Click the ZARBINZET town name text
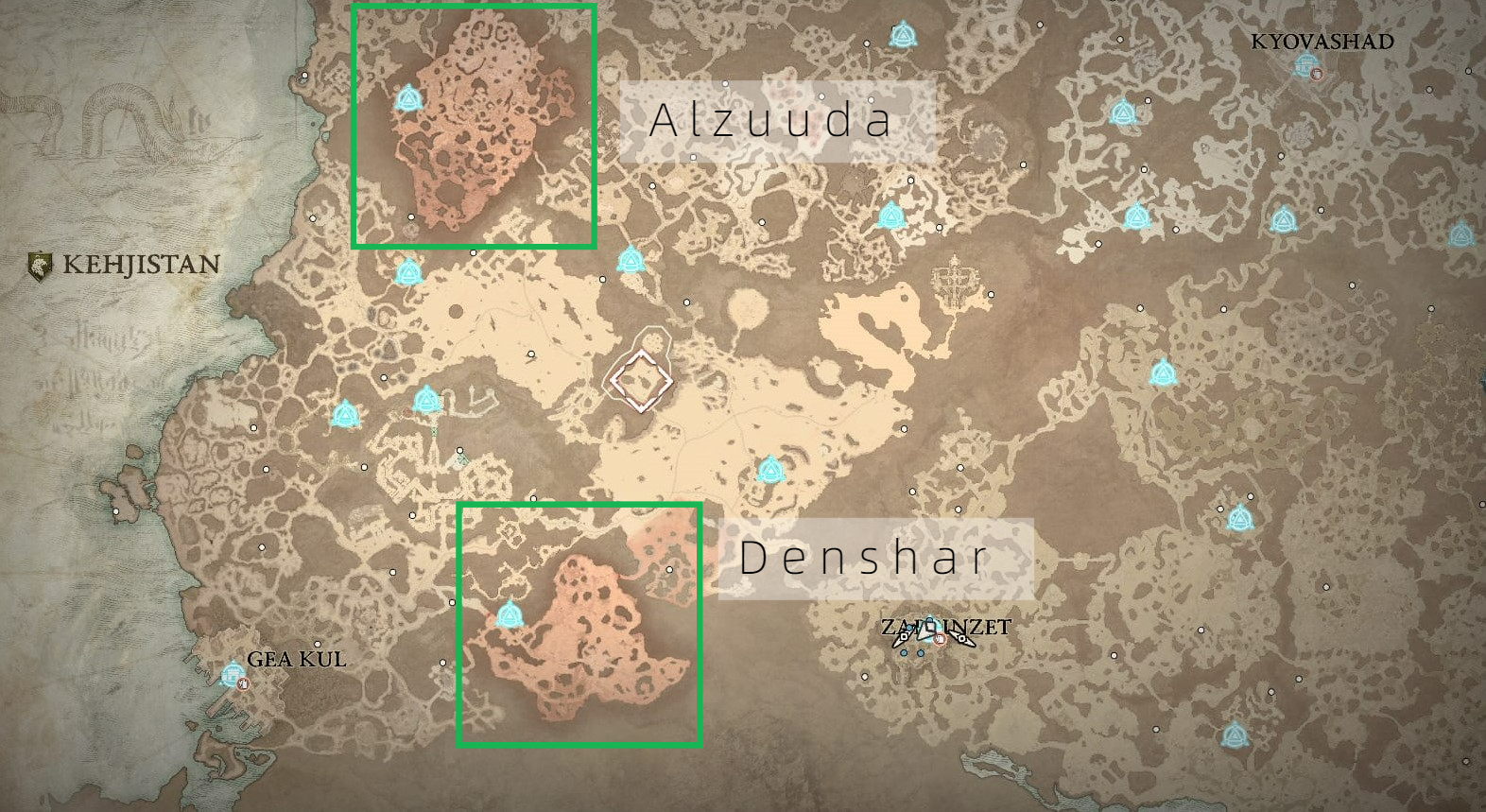This screenshot has height=812, width=1486. coord(943,624)
